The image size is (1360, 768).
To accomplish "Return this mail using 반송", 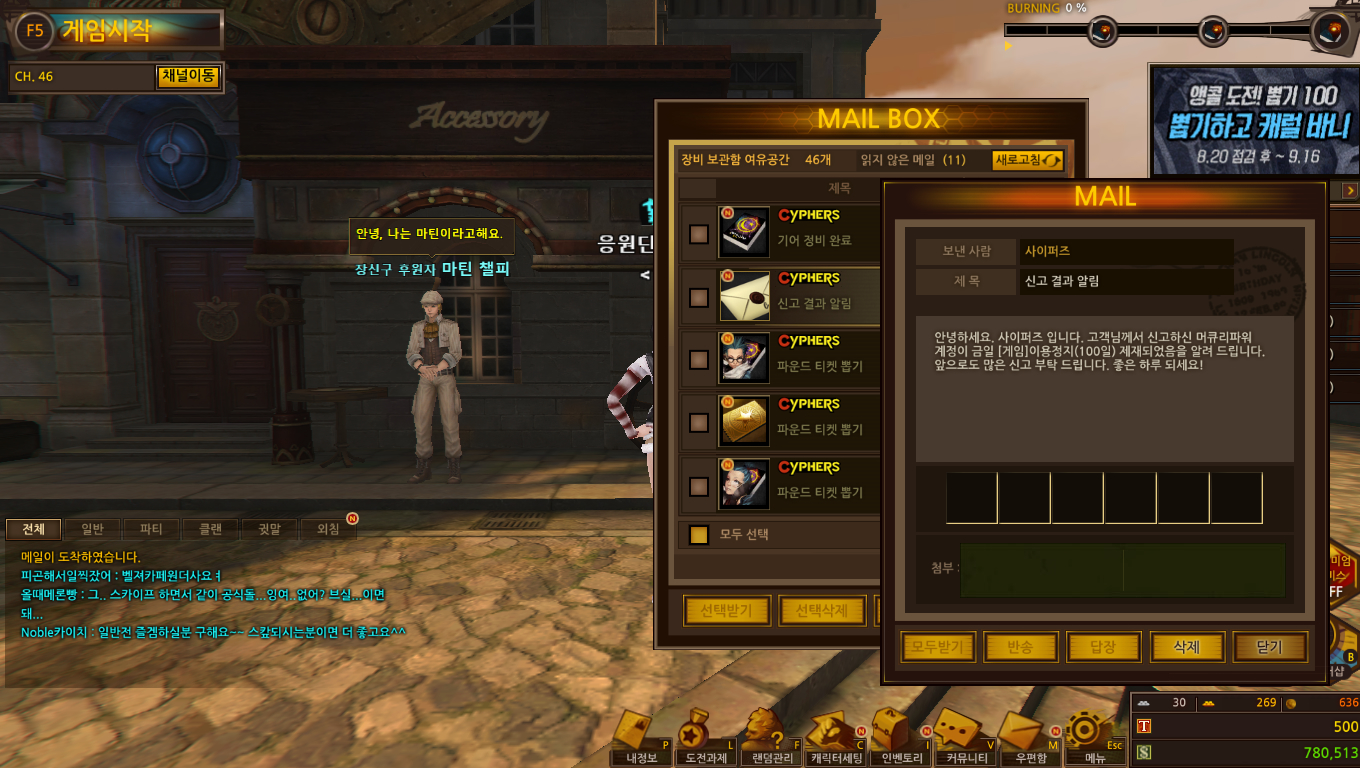I will point(1021,648).
